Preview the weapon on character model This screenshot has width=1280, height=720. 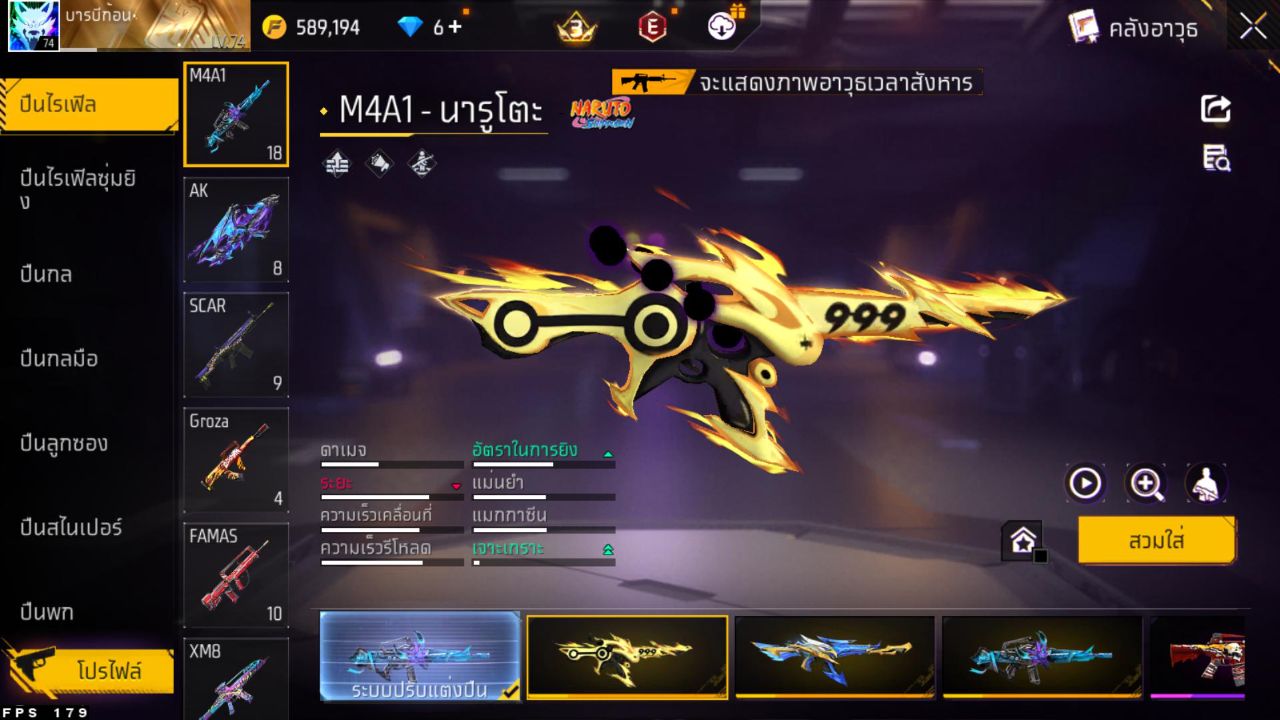[1207, 484]
